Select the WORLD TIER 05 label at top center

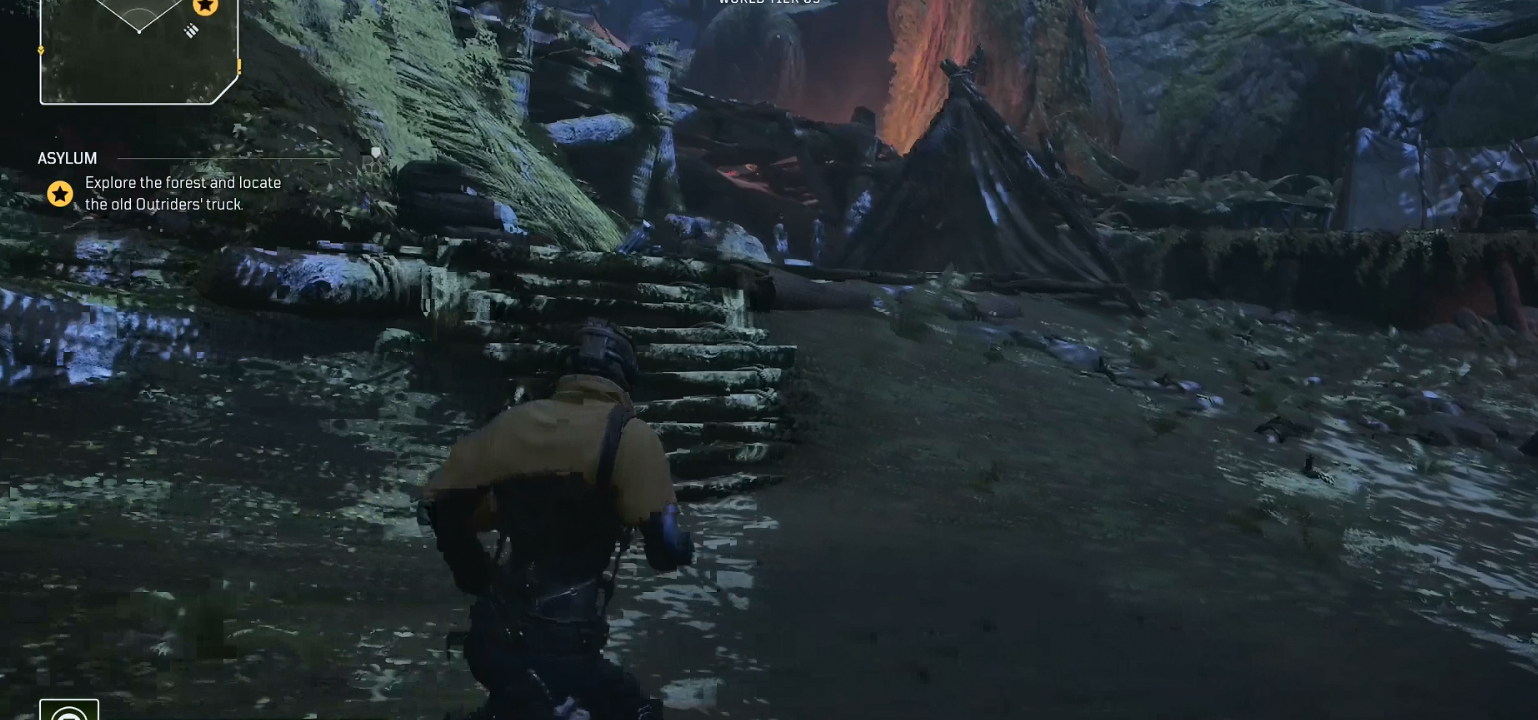pos(768,2)
